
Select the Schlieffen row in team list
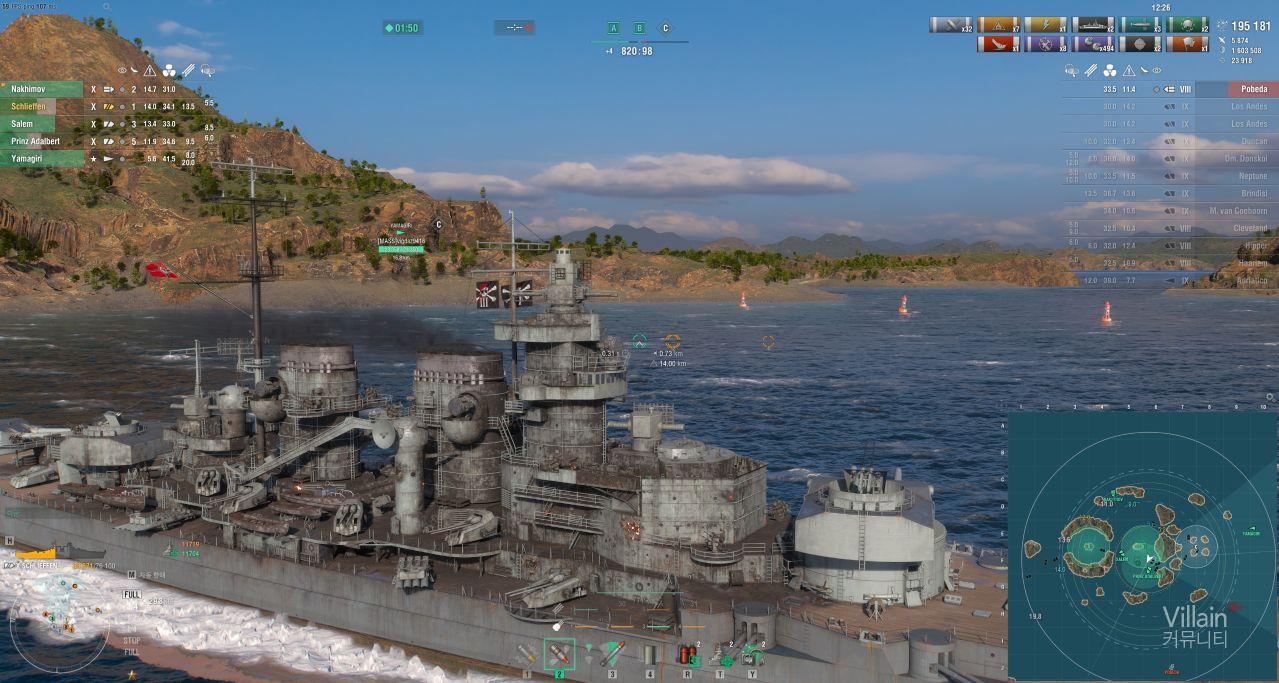coord(42,106)
